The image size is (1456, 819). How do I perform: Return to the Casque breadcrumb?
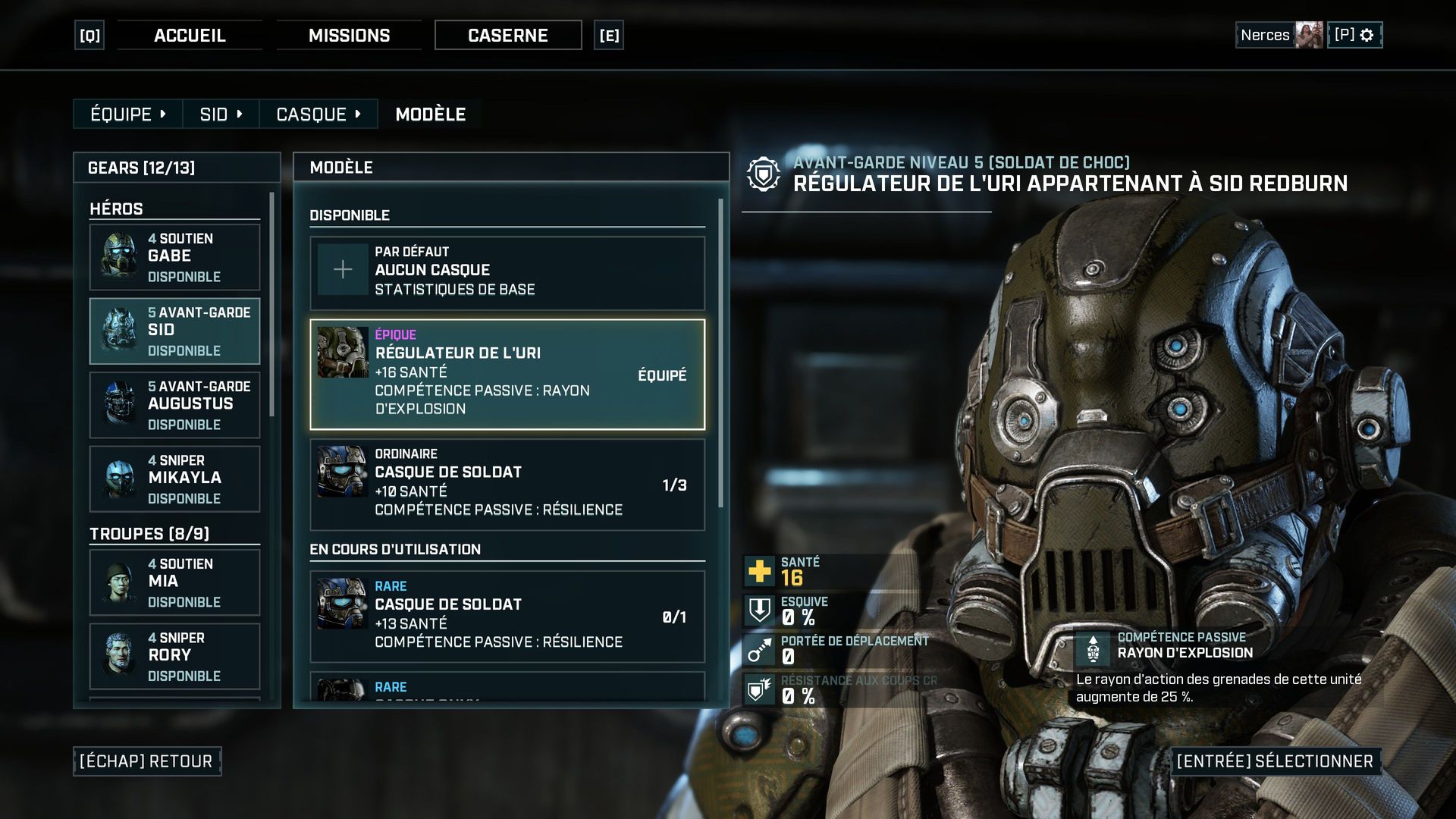[318, 115]
